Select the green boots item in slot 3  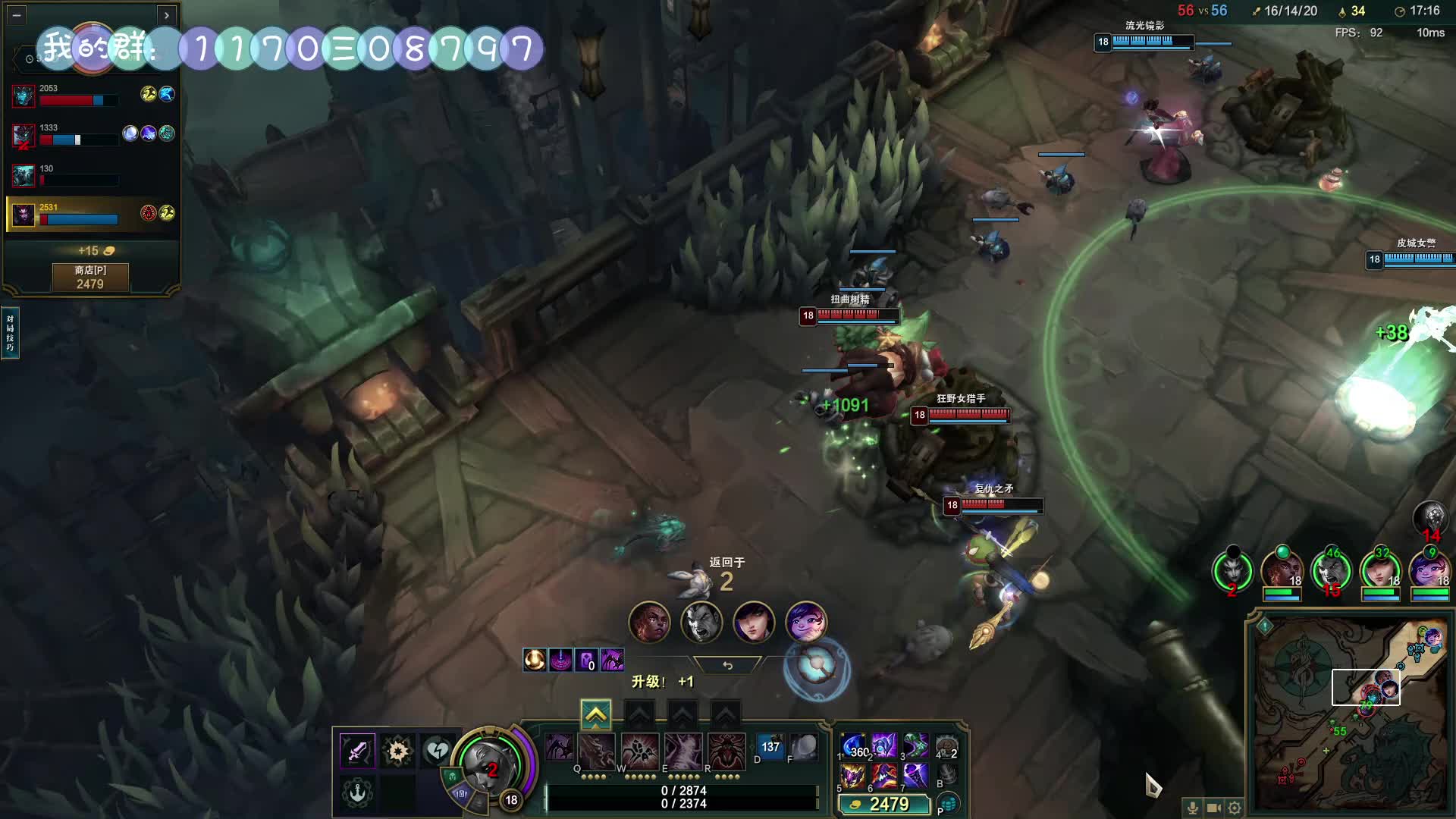pos(915,746)
